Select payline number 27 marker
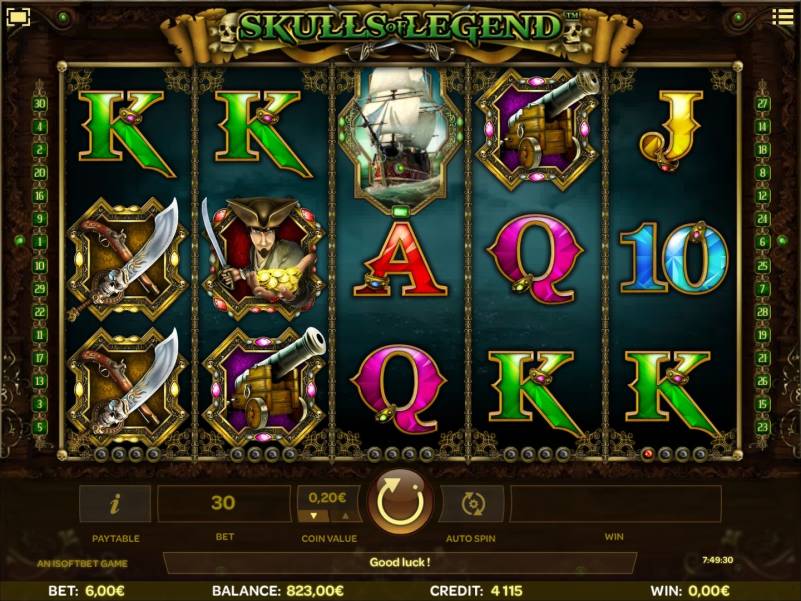 (762, 103)
